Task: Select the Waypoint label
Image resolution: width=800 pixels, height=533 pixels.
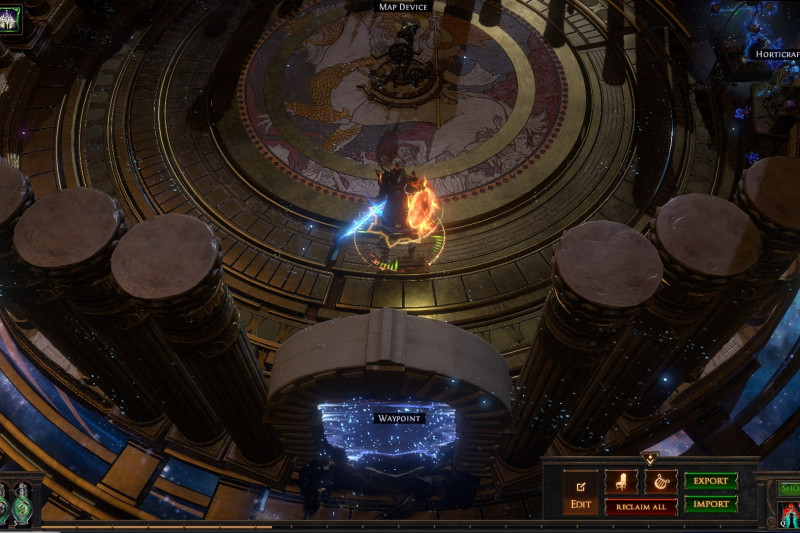Action: click(x=400, y=417)
